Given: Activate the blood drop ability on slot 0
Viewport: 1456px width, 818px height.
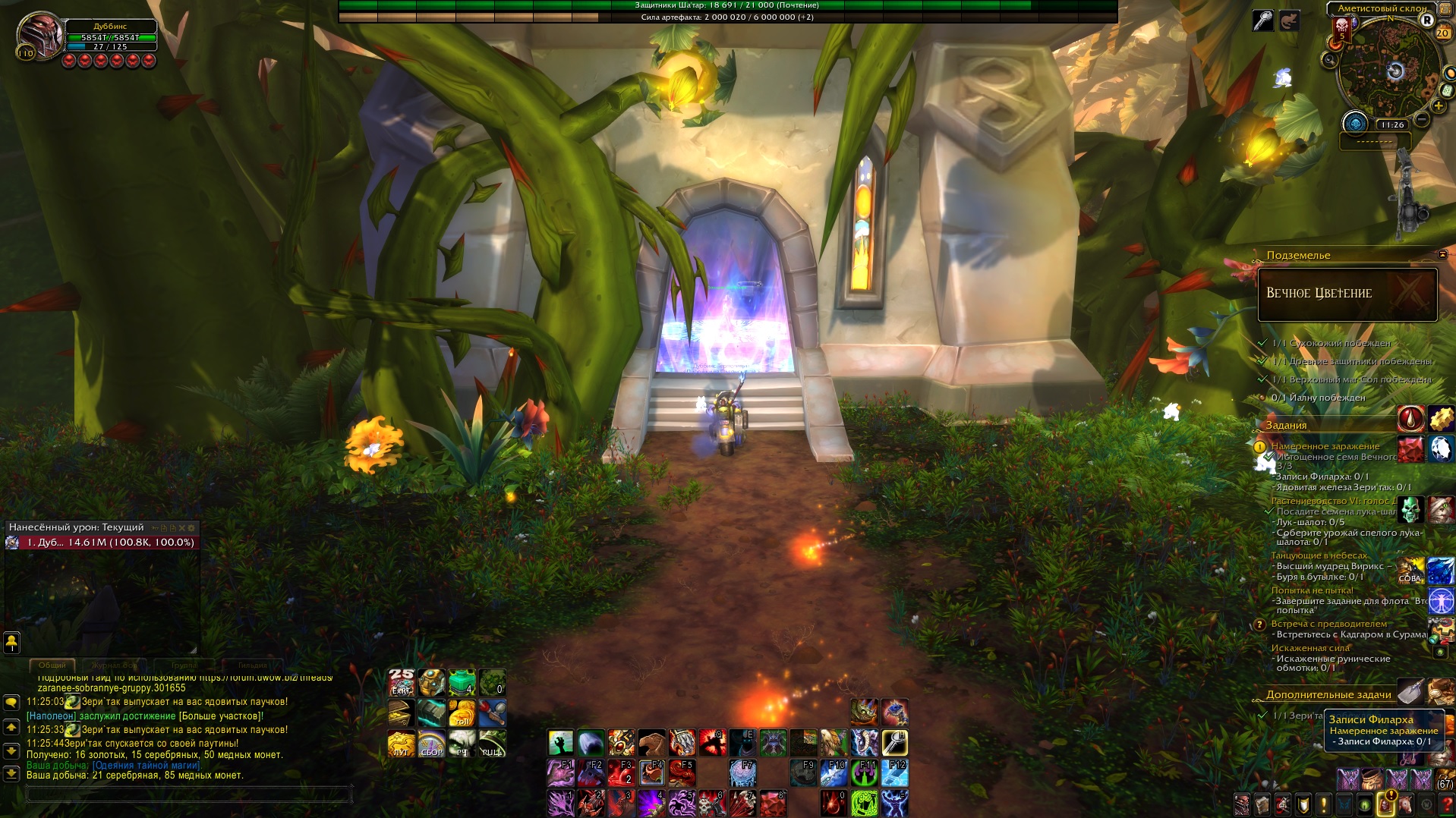Looking at the screenshot, I should point(834,804).
